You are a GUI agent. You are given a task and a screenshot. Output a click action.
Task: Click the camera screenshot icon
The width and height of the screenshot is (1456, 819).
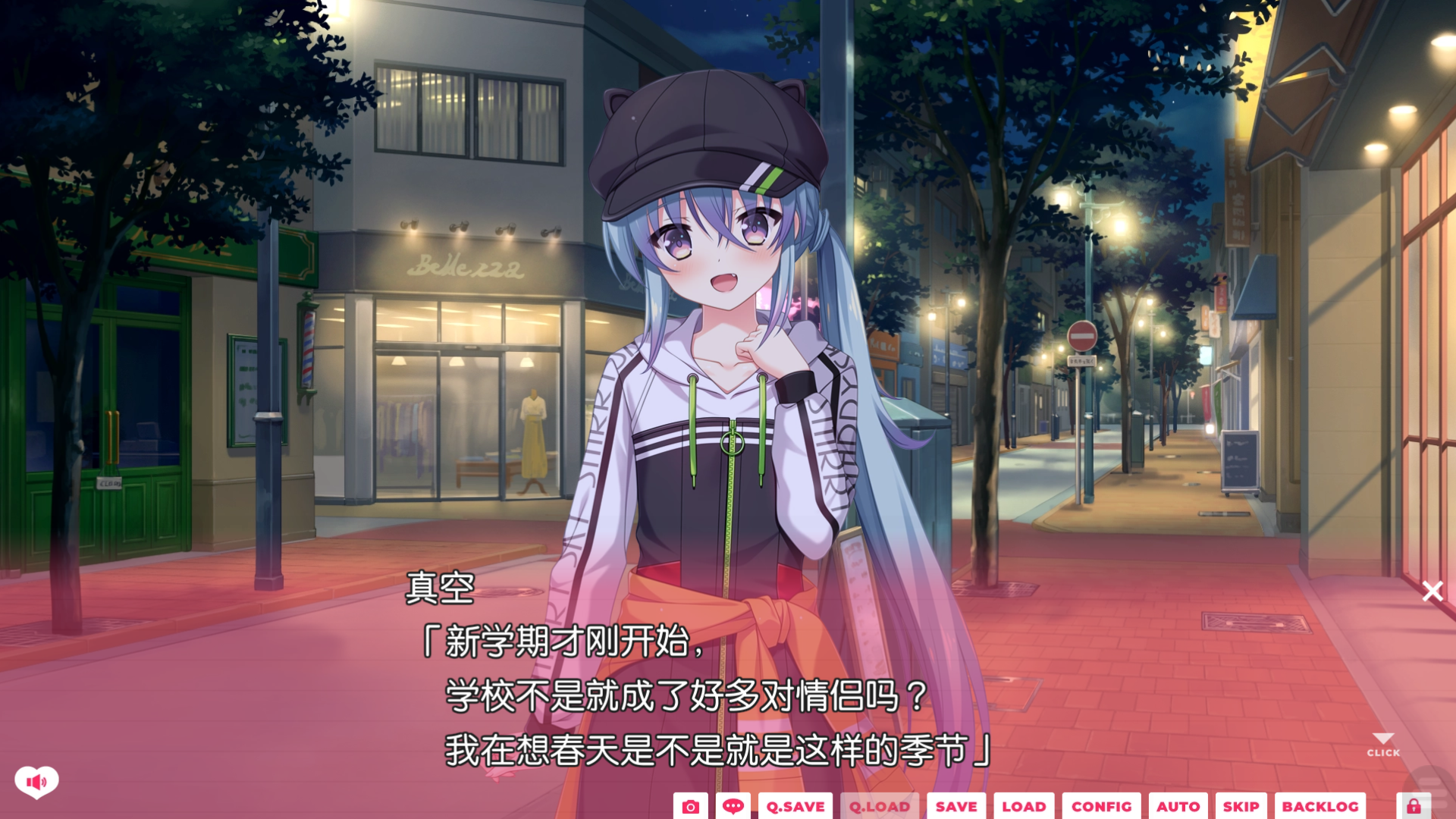pos(690,807)
